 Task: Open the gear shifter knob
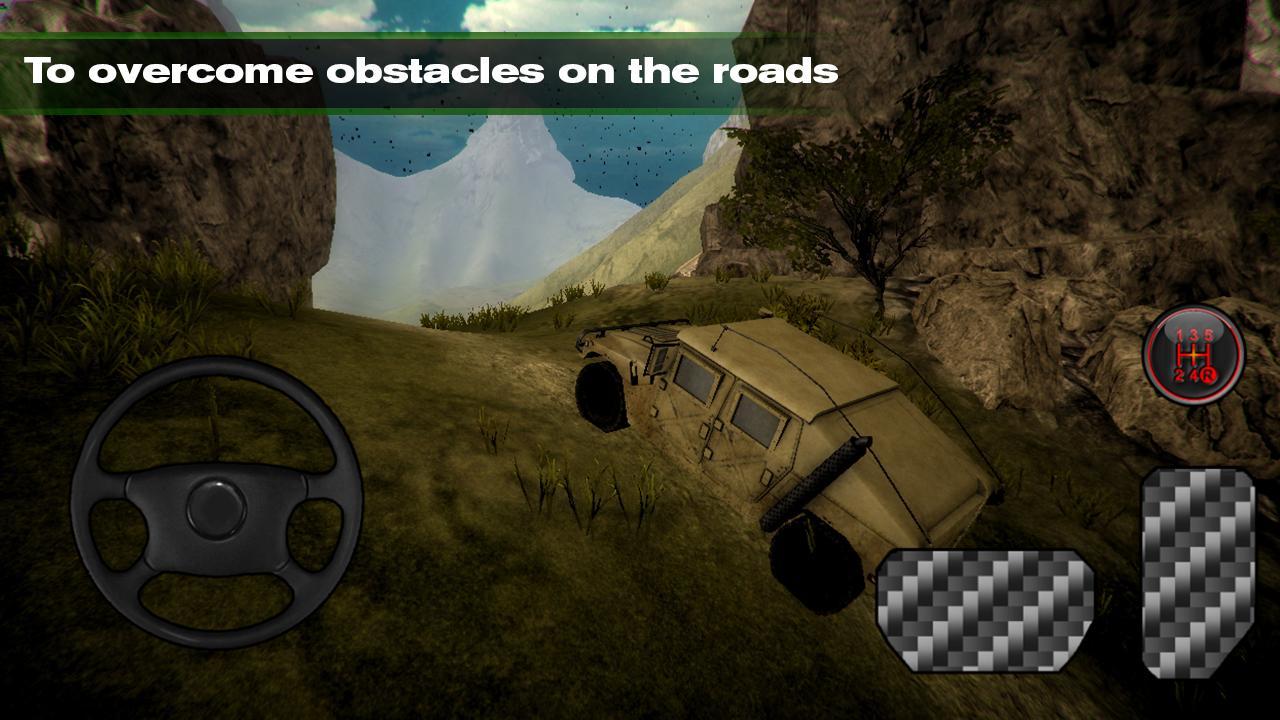[x=1193, y=355]
